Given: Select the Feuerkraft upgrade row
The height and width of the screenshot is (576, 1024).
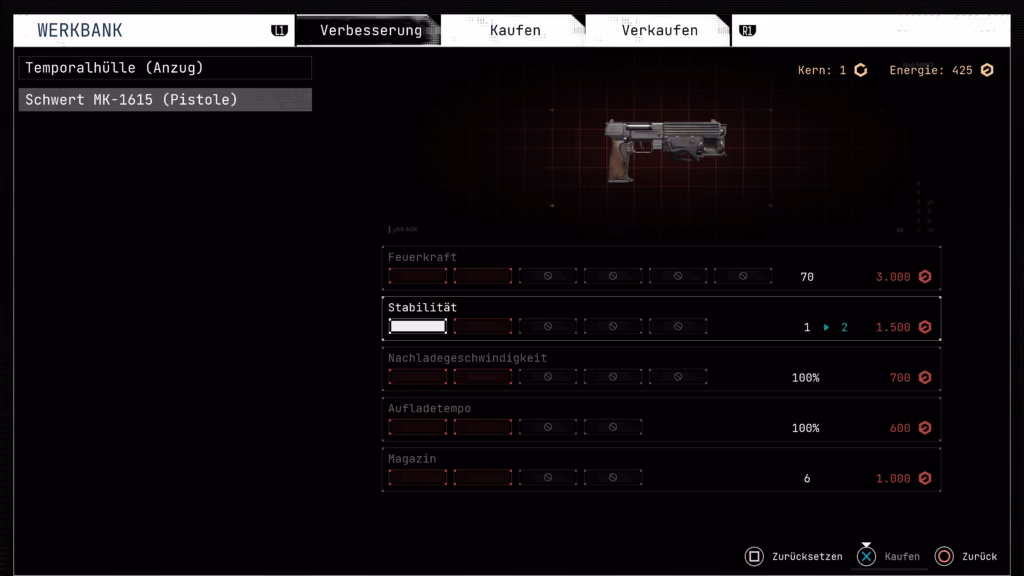Looking at the screenshot, I should click(x=660, y=268).
